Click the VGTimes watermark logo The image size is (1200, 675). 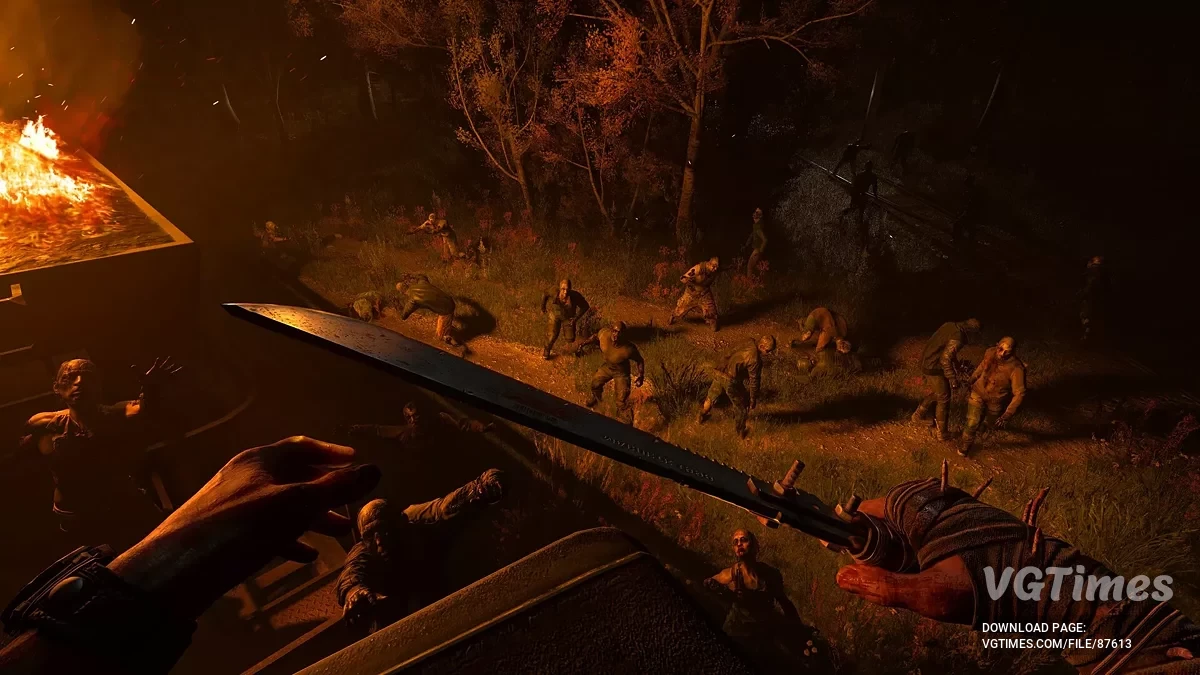[1076, 585]
